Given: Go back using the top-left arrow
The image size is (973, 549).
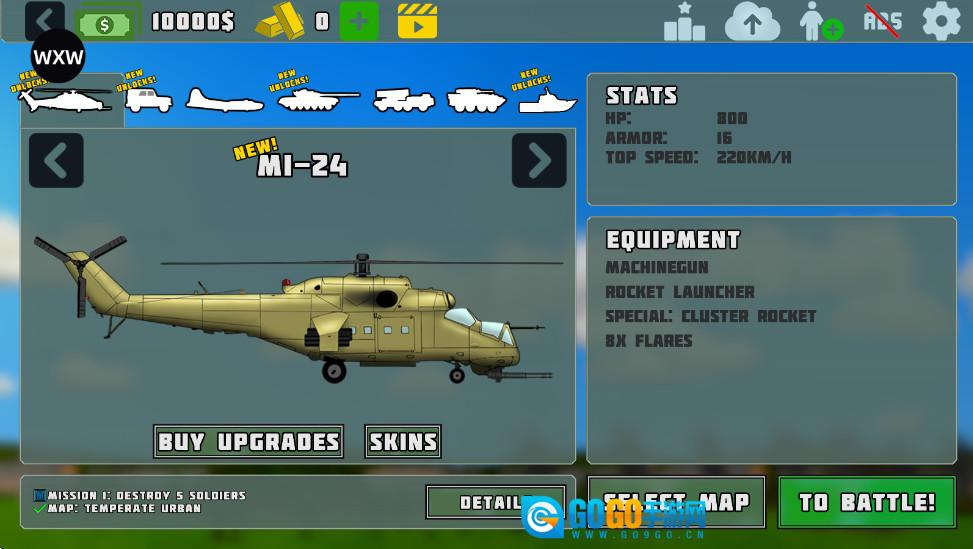Looking at the screenshot, I should click(x=43, y=20).
